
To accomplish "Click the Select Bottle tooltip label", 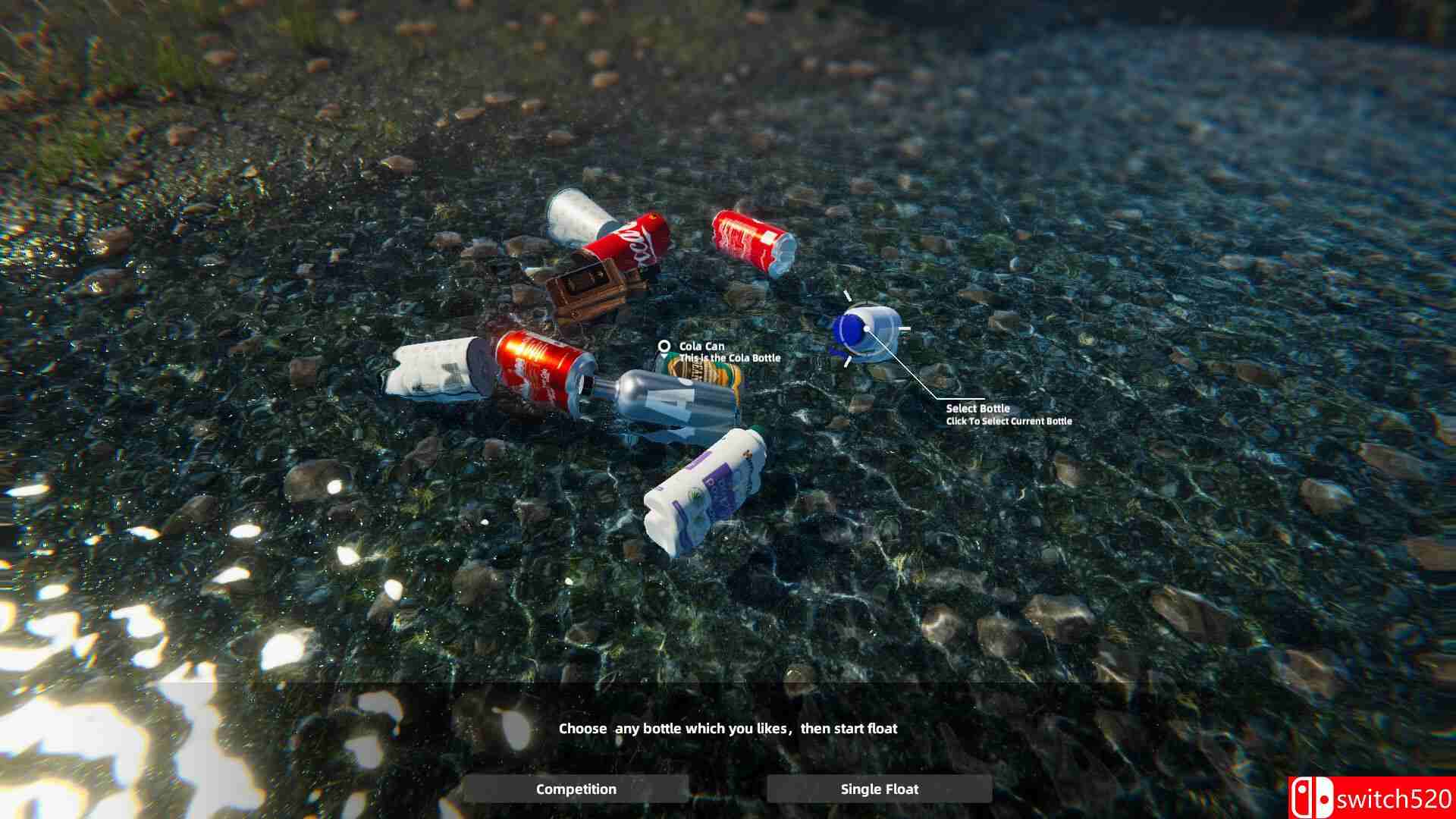I will tap(978, 409).
